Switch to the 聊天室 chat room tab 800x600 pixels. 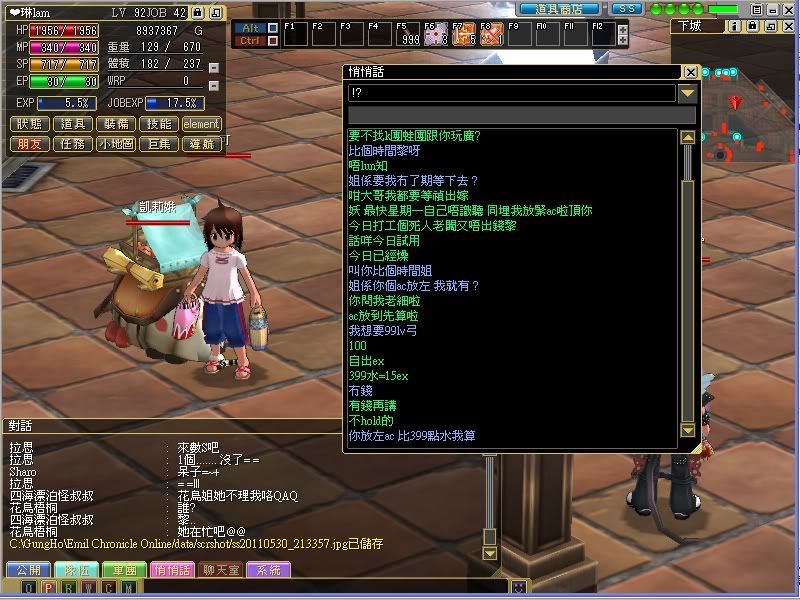pyautogui.click(x=221, y=570)
